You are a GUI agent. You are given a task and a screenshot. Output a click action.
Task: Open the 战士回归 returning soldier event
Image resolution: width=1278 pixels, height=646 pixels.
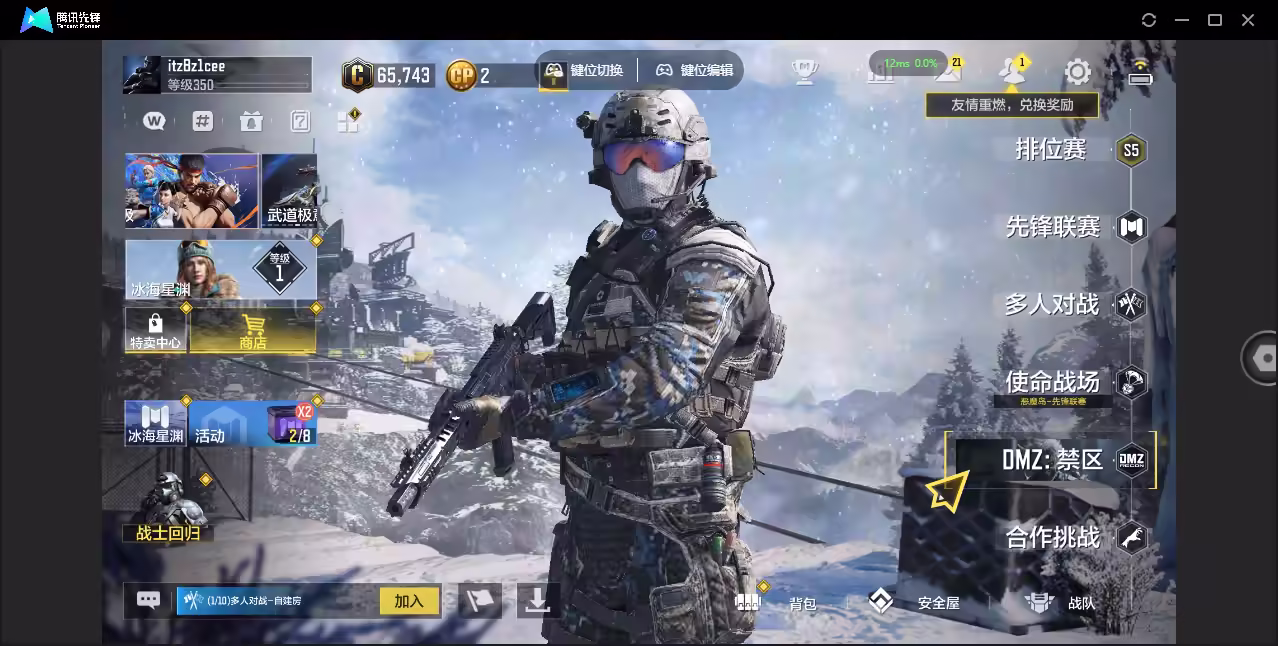click(168, 511)
